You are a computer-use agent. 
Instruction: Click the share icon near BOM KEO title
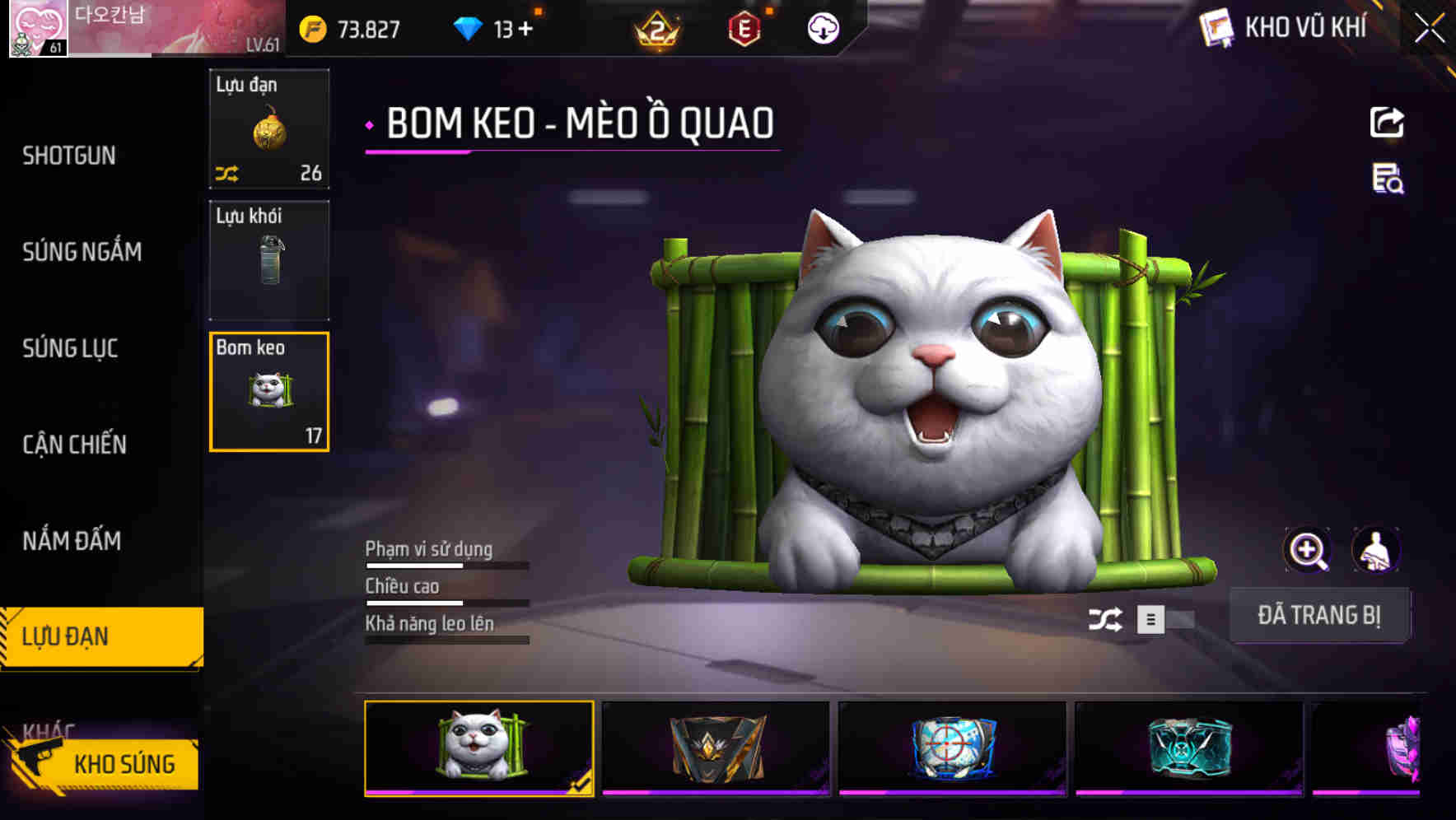1388,122
